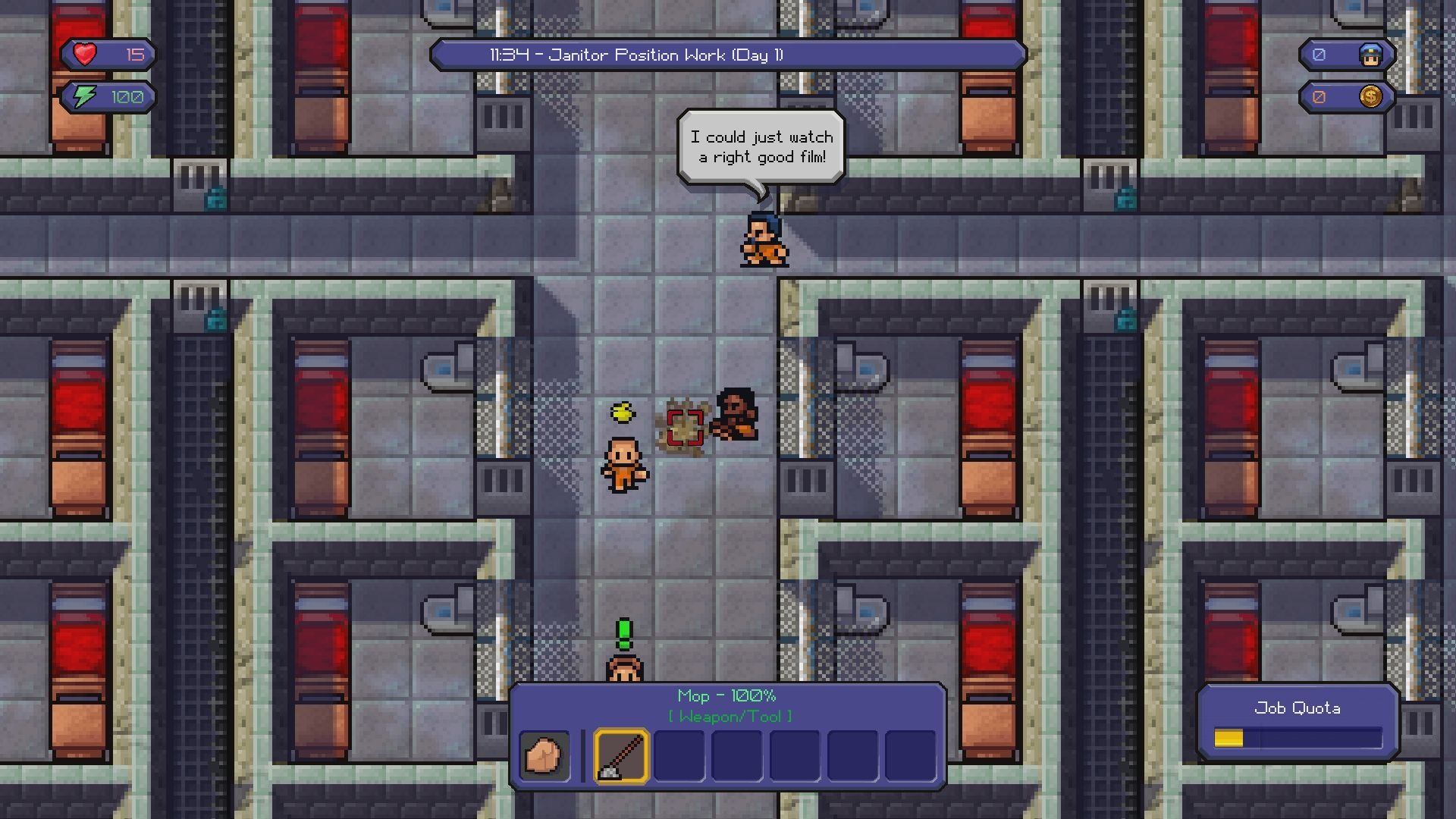Image resolution: width=1456 pixels, height=819 pixels.
Task: Click the 'Mop - 100%' item label
Action: (x=726, y=695)
